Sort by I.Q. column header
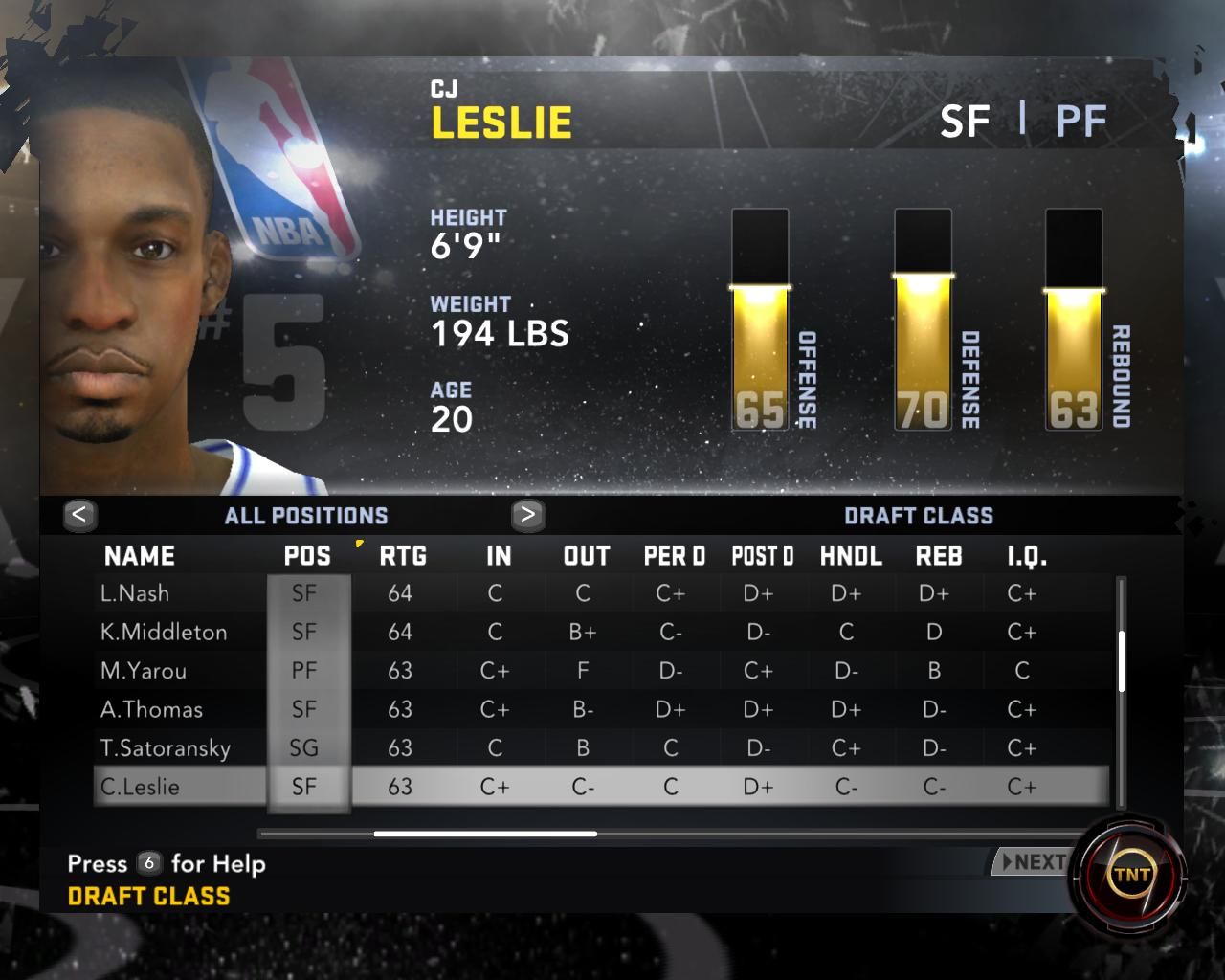The height and width of the screenshot is (980, 1225). click(1026, 556)
